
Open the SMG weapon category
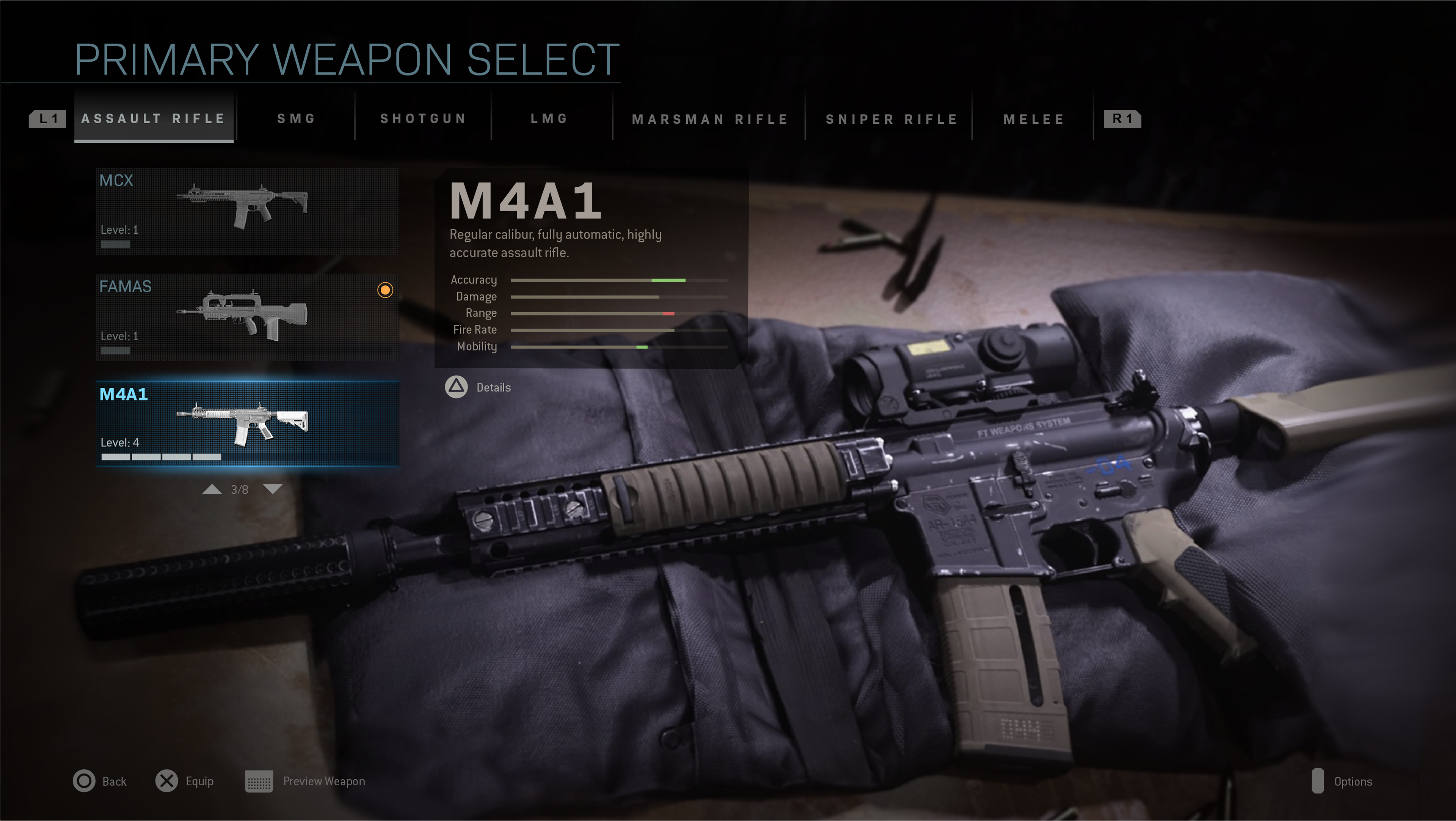(296, 119)
